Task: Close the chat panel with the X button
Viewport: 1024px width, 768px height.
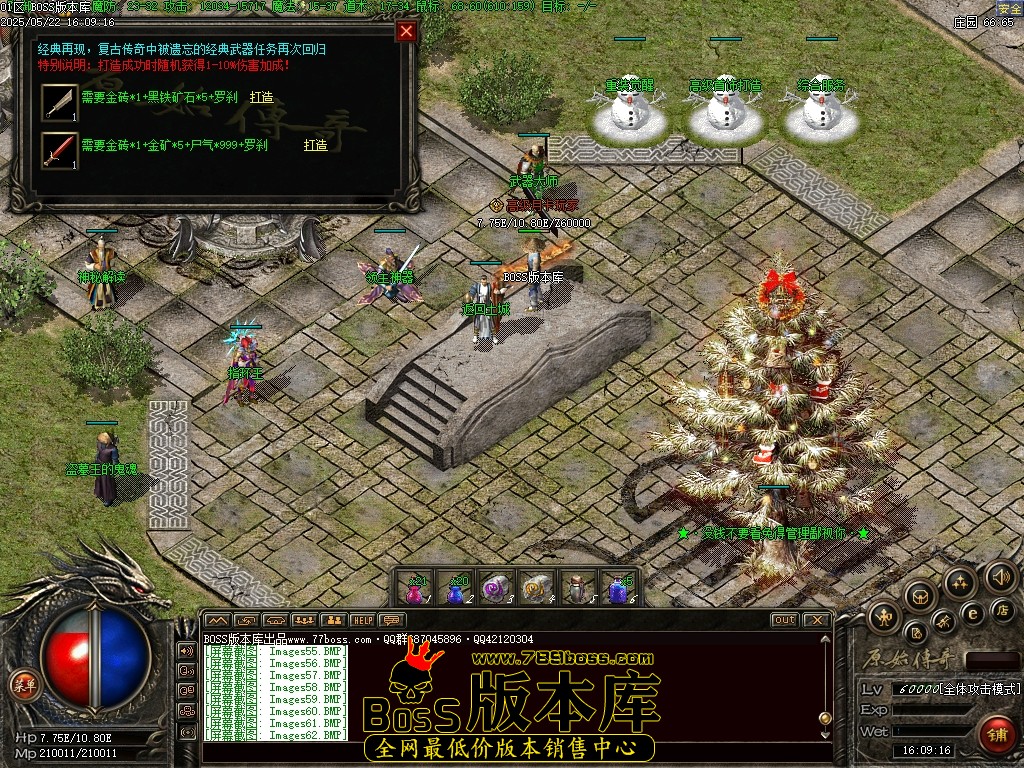Action: tap(817, 620)
